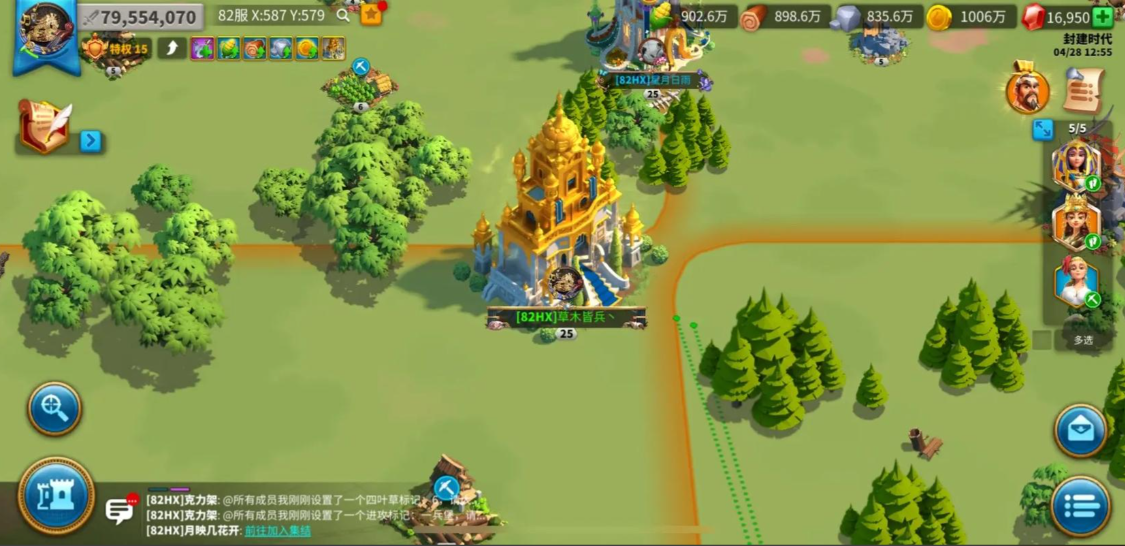Return to city with castle button
Image resolution: width=1125 pixels, height=546 pixels.
[x=56, y=496]
